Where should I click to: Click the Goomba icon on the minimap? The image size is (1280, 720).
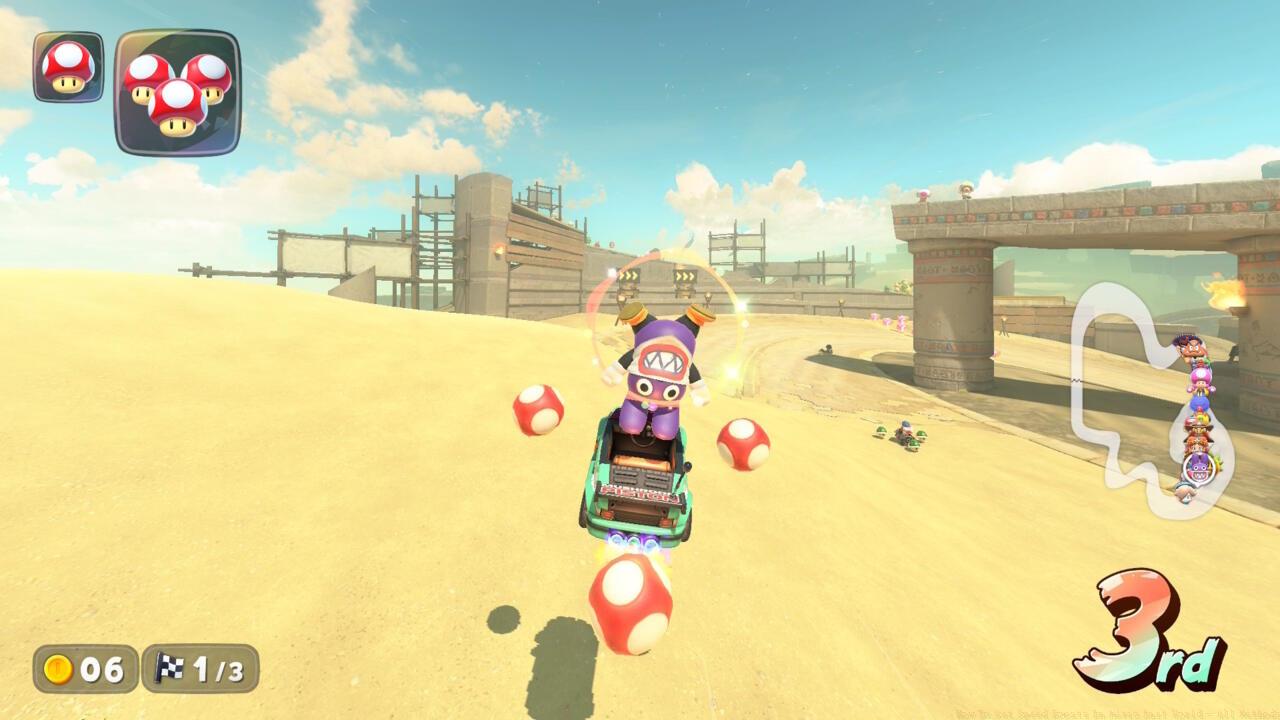point(1196,349)
